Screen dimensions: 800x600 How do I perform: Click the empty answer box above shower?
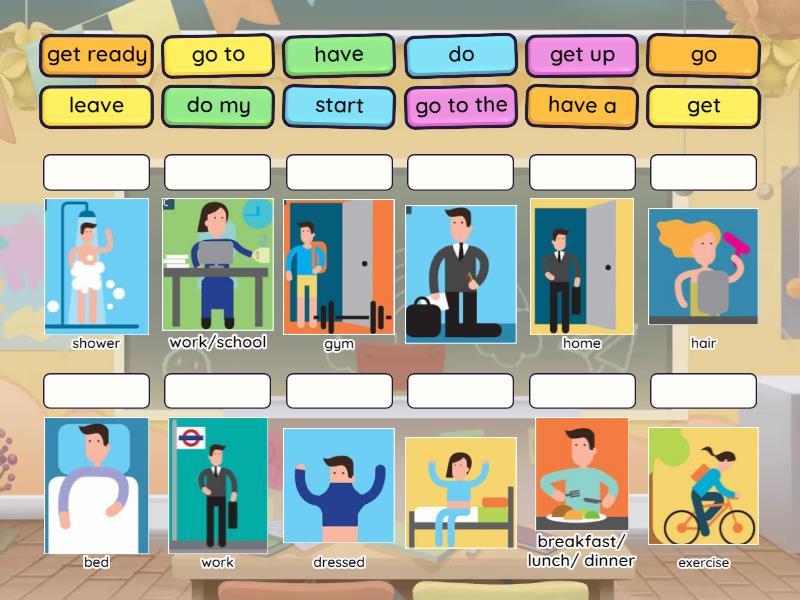97,172
